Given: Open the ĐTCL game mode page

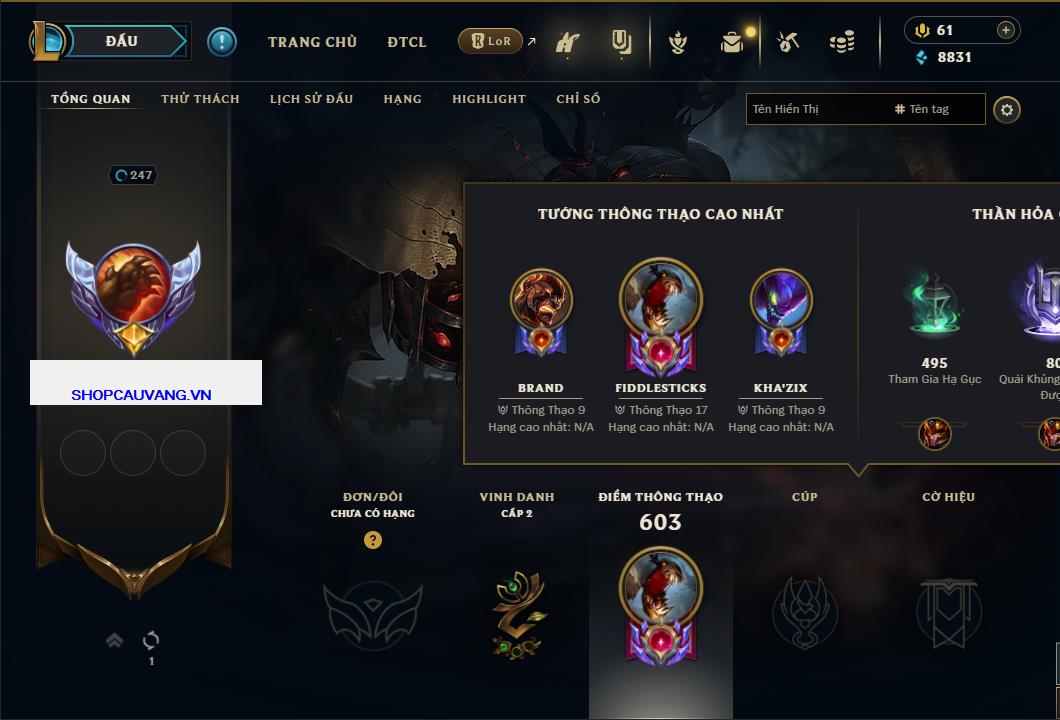Looking at the screenshot, I should tap(407, 42).
